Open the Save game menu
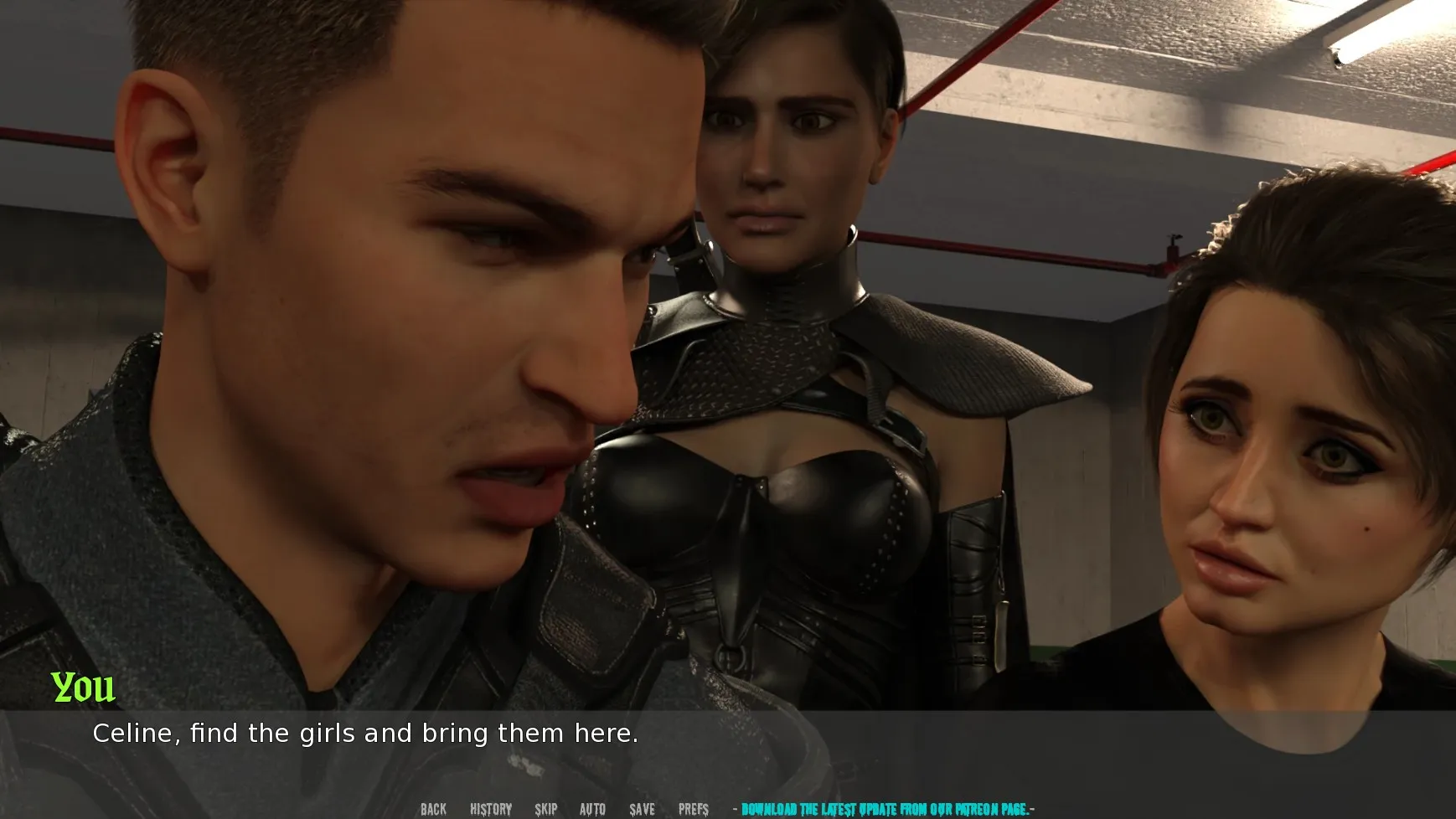Viewport: 1456px width, 819px height. pos(643,809)
